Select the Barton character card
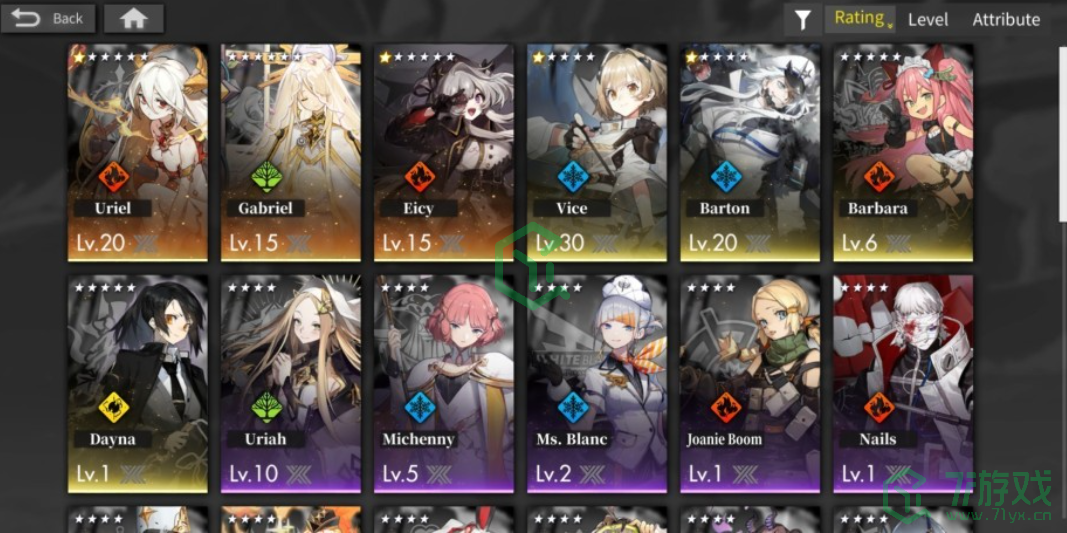This screenshot has width=1067, height=533. [x=750, y=150]
